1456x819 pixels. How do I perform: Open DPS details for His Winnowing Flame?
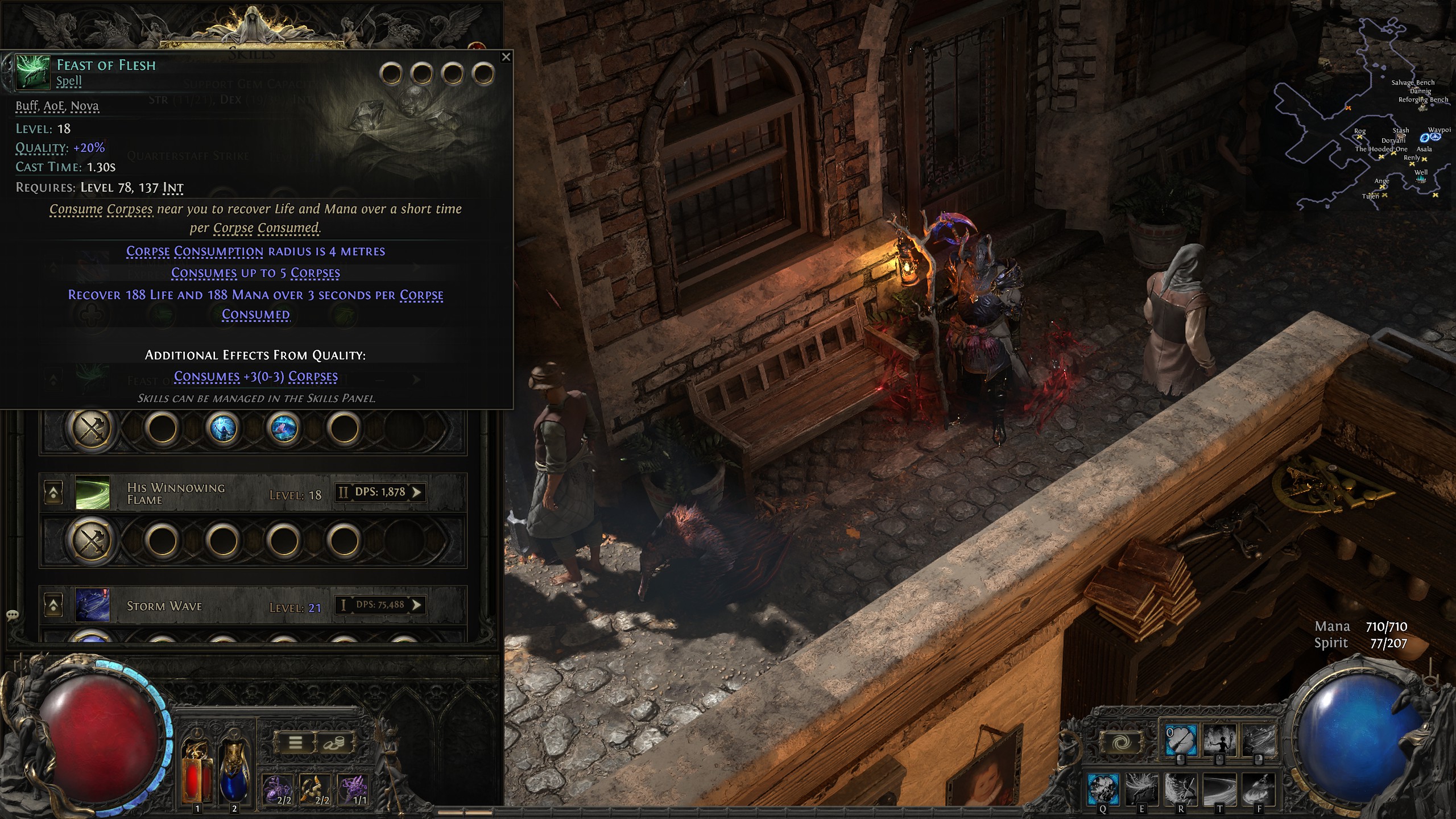pos(417,492)
